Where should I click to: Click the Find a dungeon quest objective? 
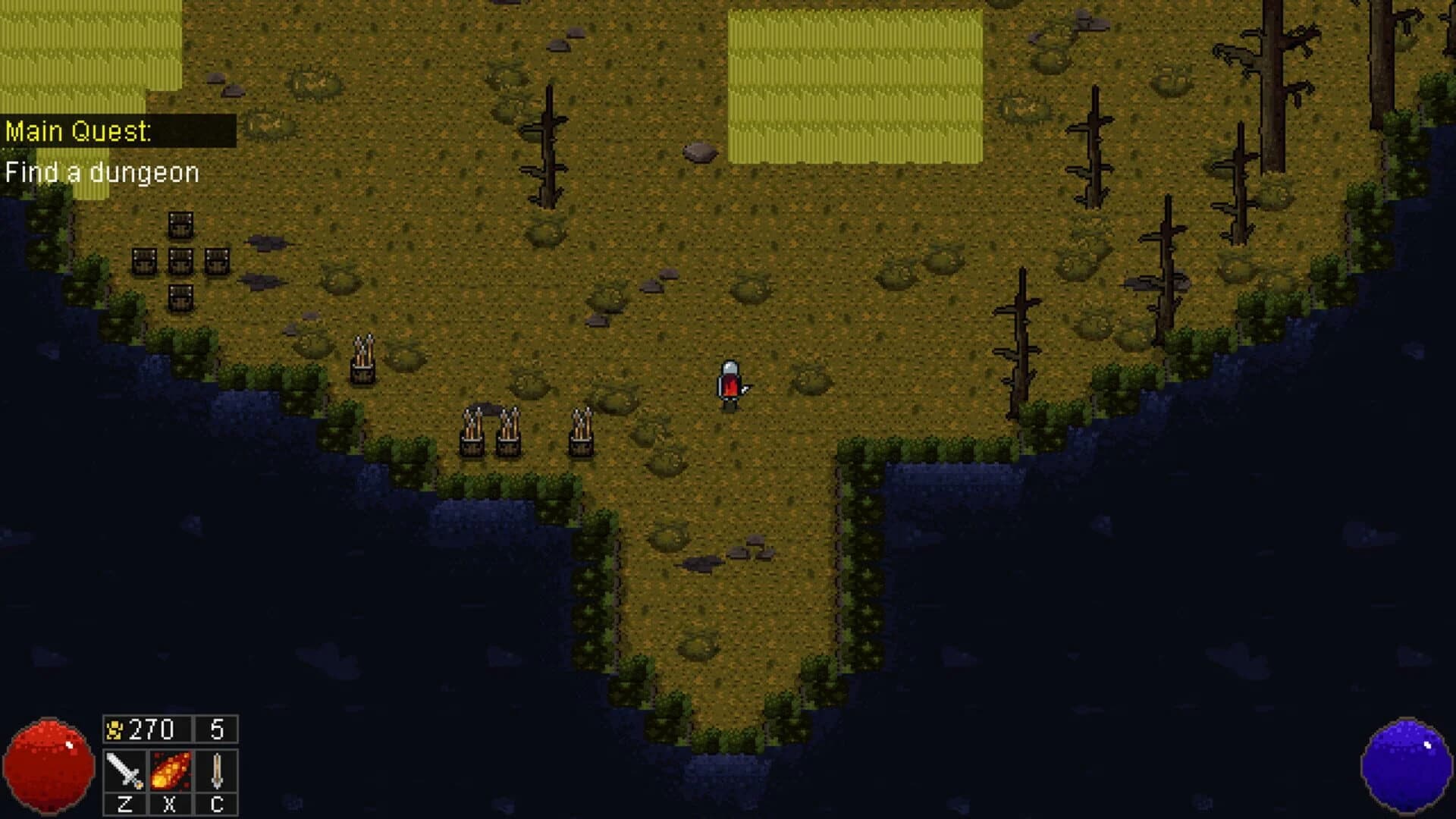101,172
